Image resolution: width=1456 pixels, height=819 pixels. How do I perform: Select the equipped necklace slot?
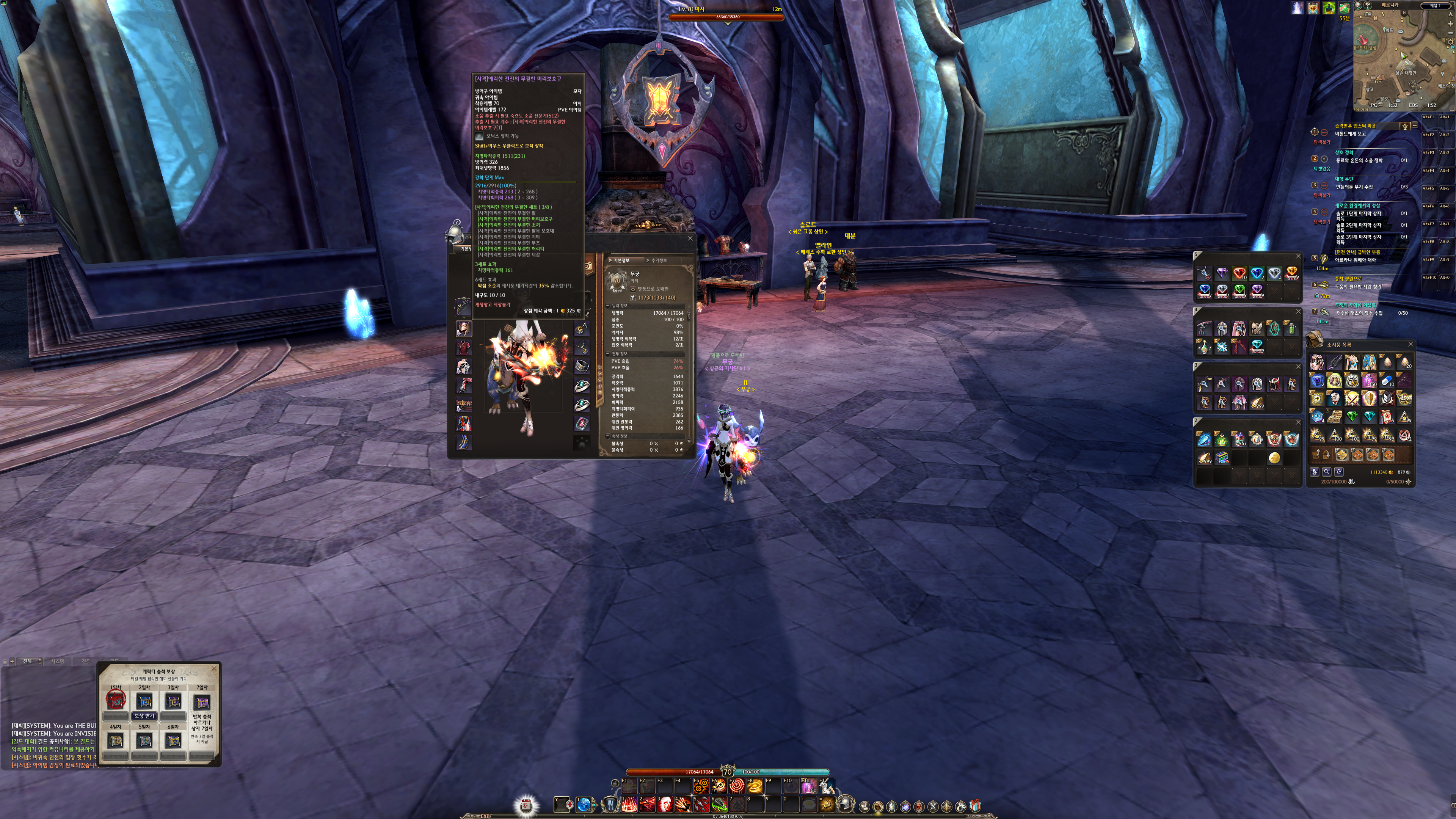click(582, 348)
